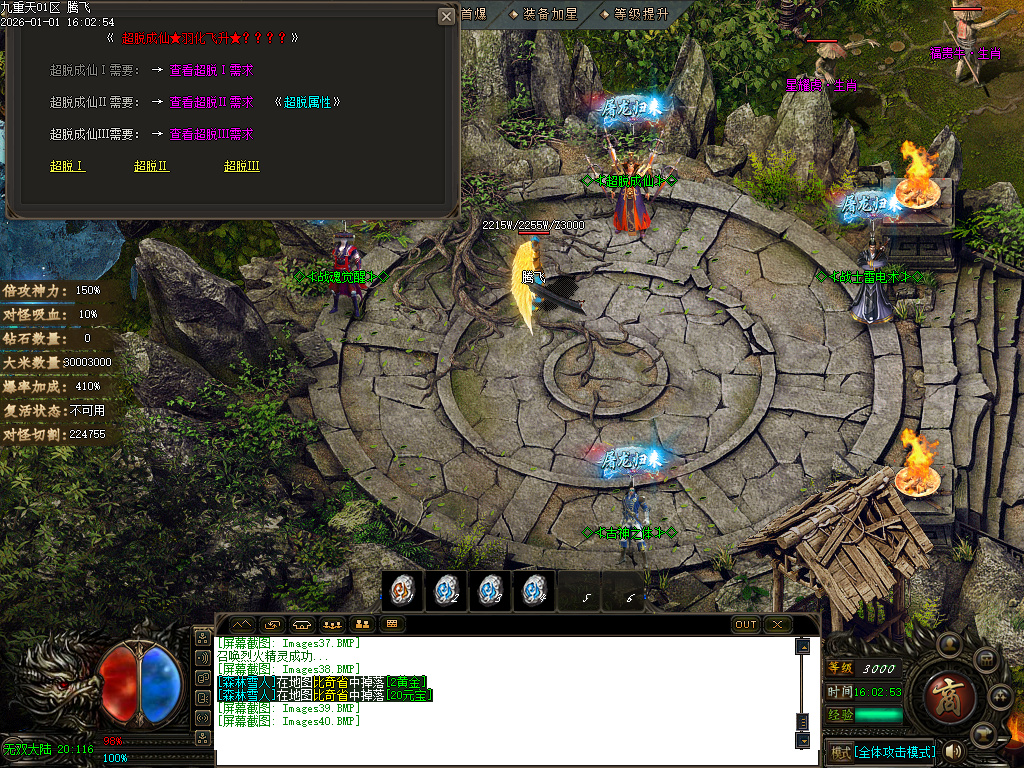
Task: Use the blue rune in hotbar slot 4
Action: 534,591
